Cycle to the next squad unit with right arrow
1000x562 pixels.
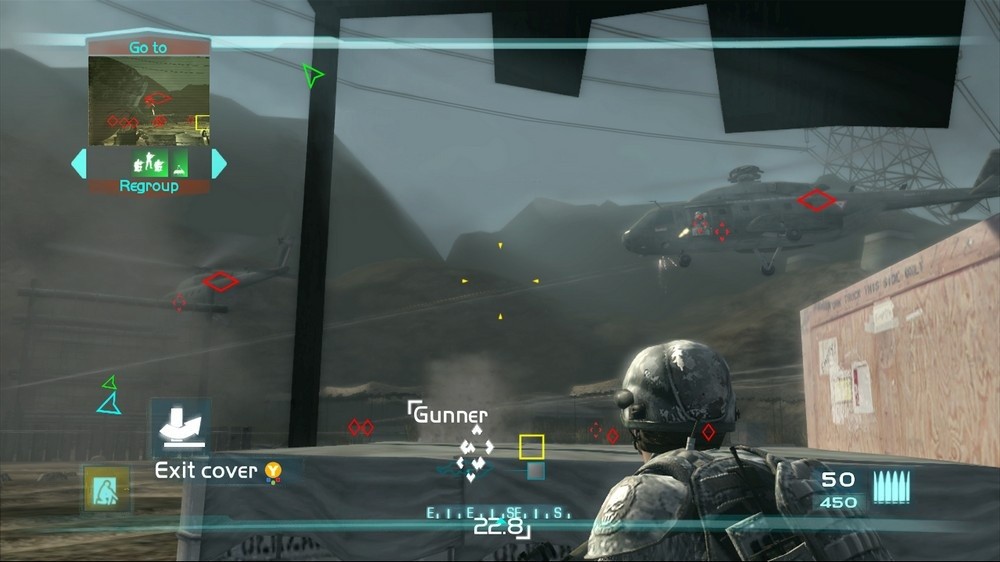(219, 163)
